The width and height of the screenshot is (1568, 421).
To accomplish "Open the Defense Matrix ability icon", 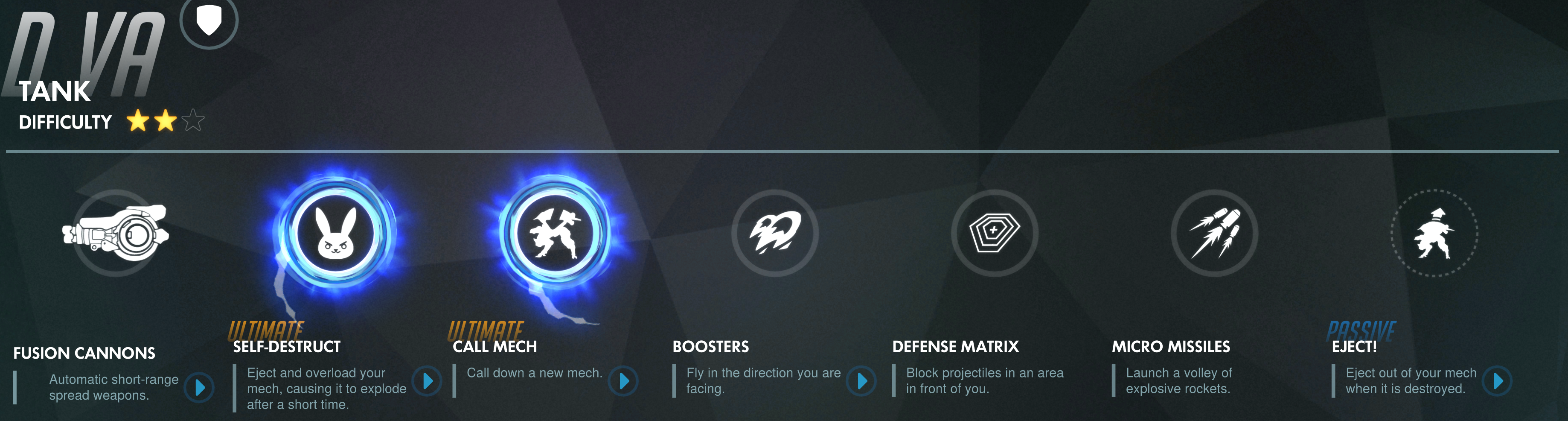I will click(995, 234).
